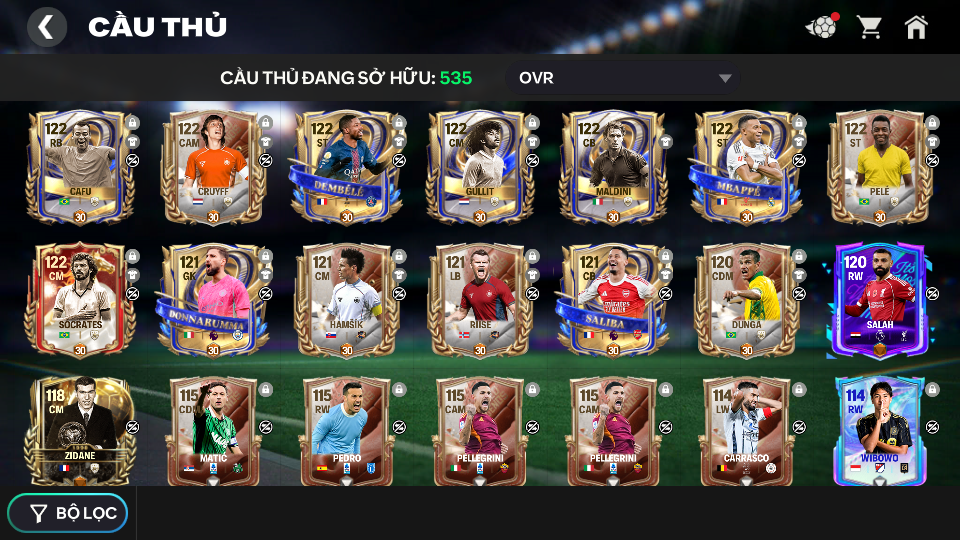This screenshot has width=960, height=540.
Task: Select the Maldini player card
Action: pyautogui.click(x=612, y=167)
